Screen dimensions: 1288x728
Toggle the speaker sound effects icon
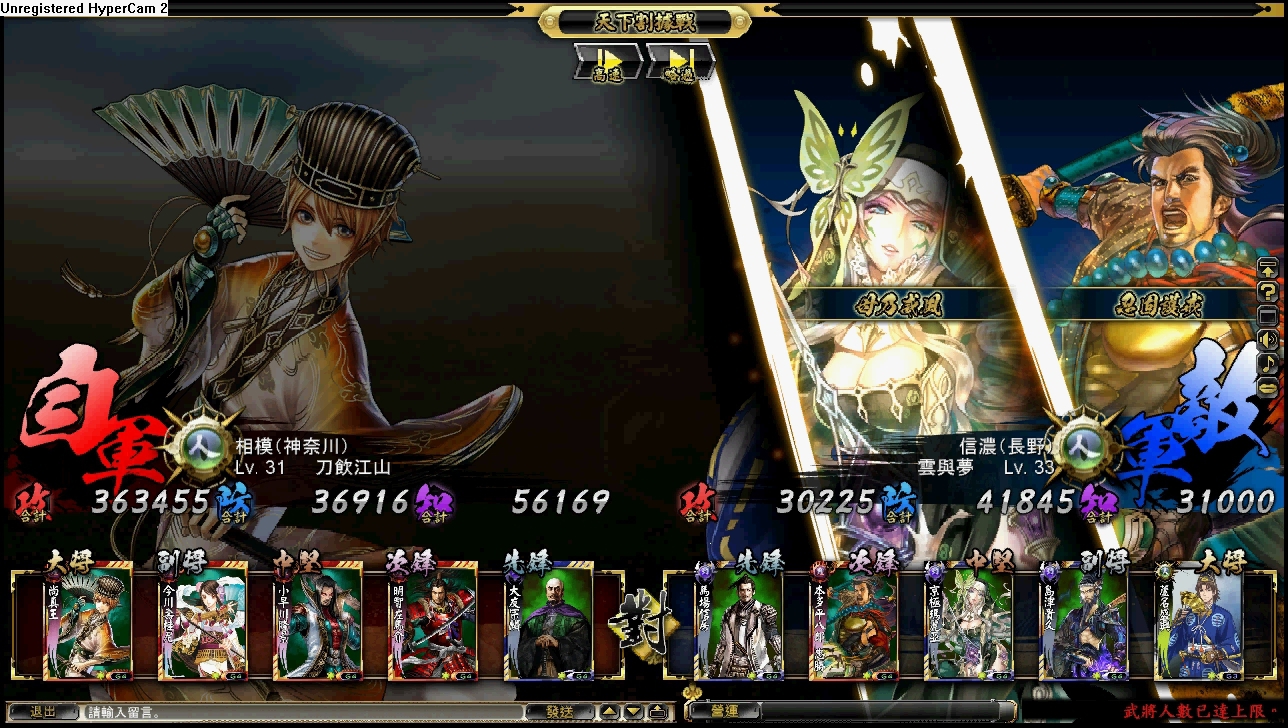coord(1267,339)
